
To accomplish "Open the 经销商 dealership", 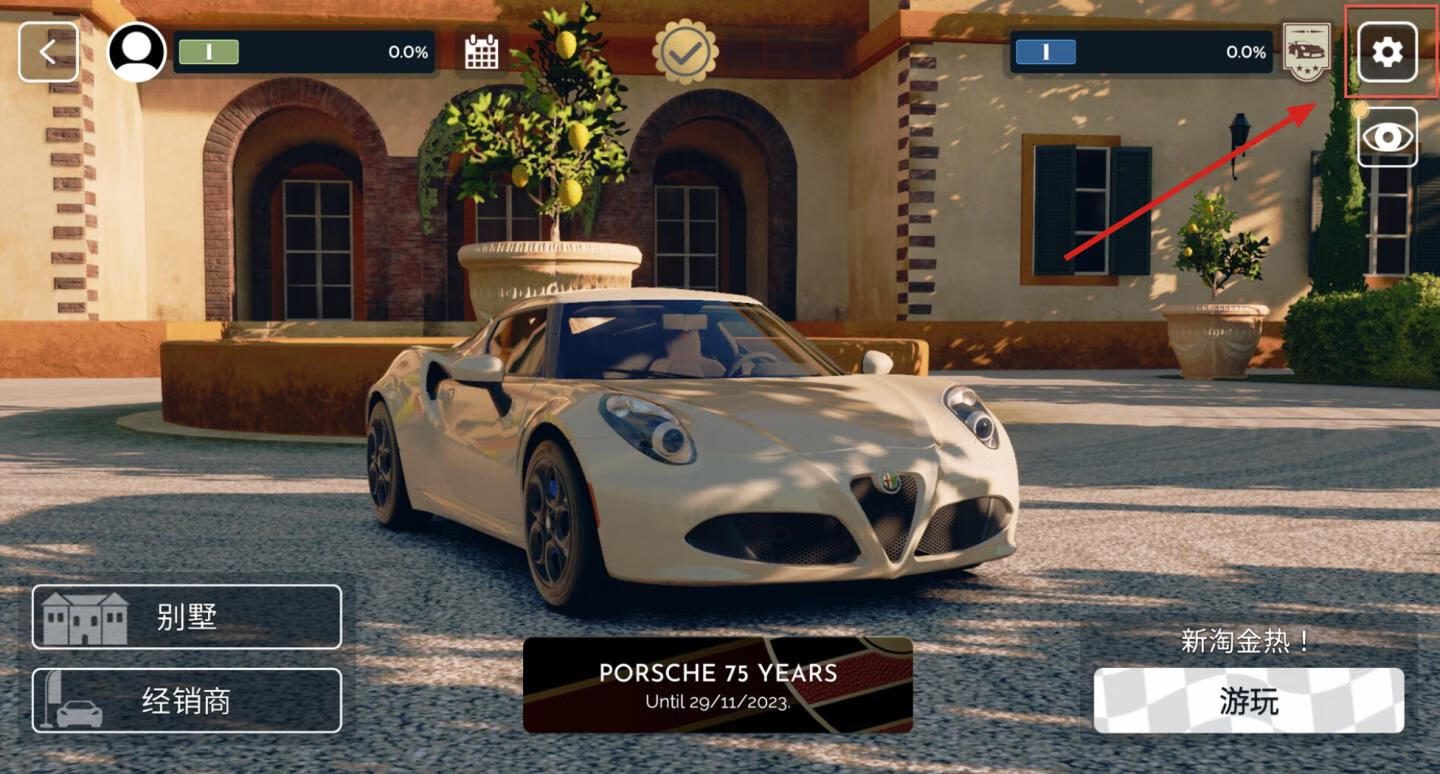I will 187,700.
